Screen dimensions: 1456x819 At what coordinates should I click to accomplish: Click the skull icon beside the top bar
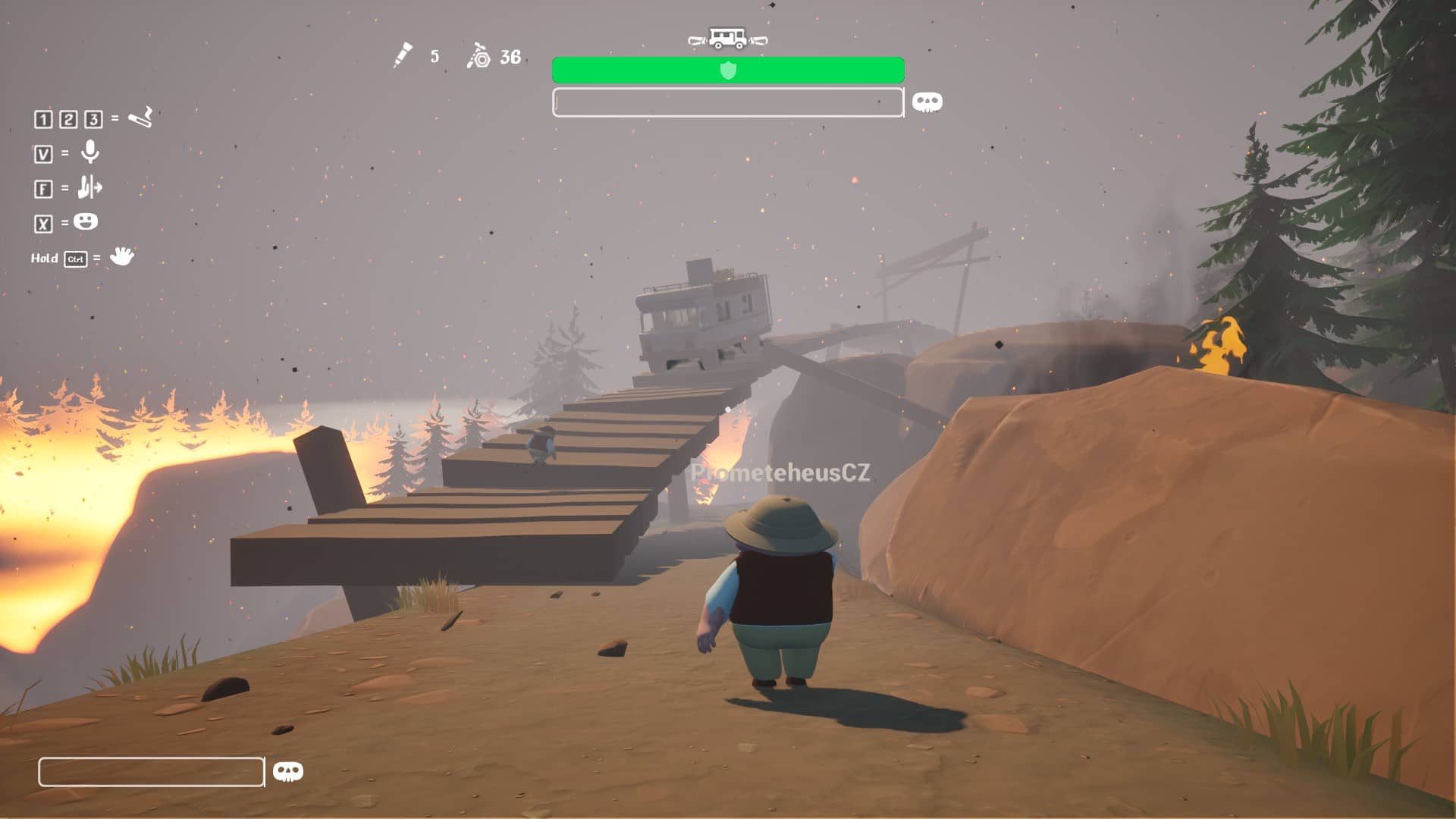tap(927, 102)
